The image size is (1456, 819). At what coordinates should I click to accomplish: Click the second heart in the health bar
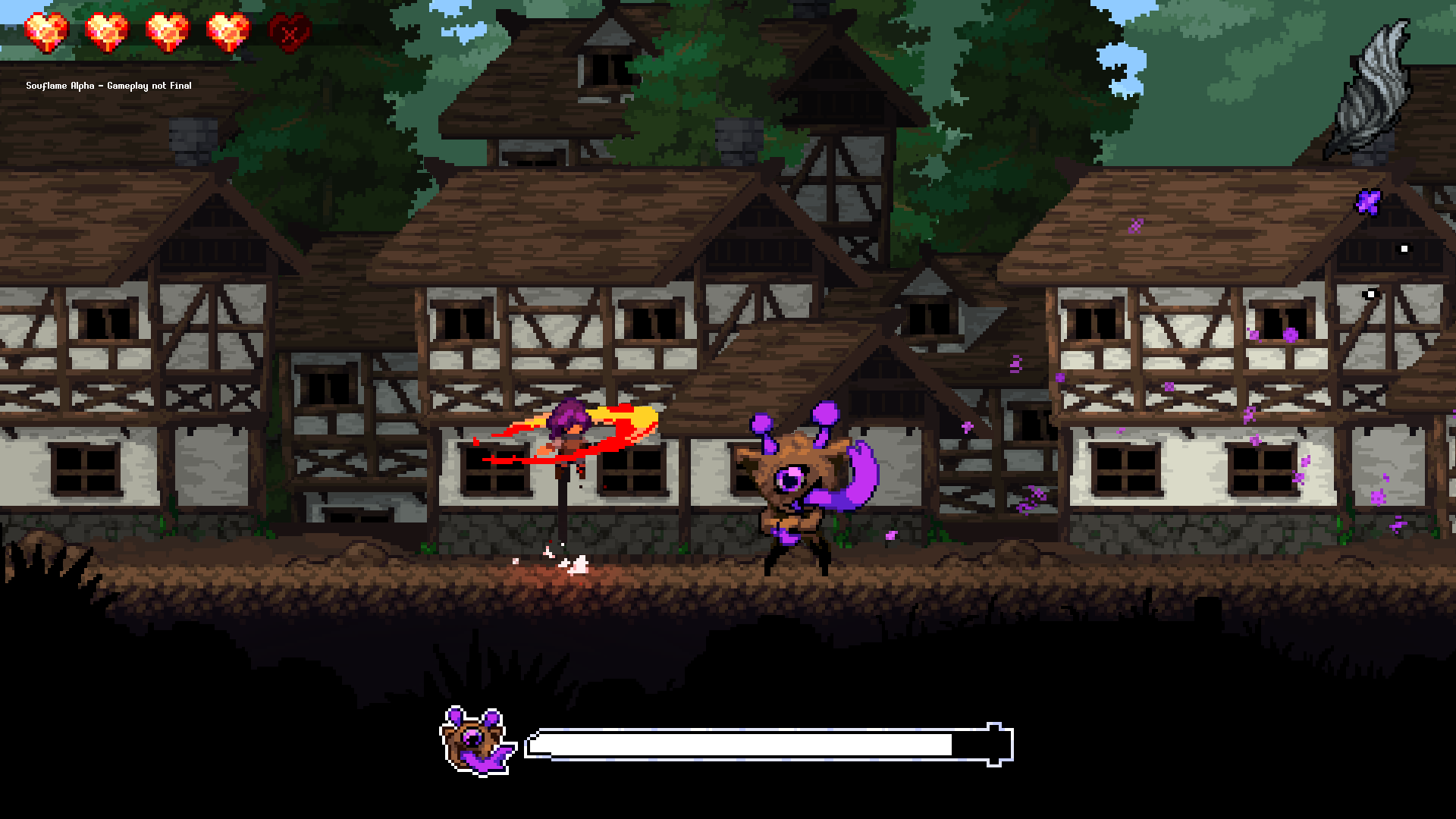point(105,30)
